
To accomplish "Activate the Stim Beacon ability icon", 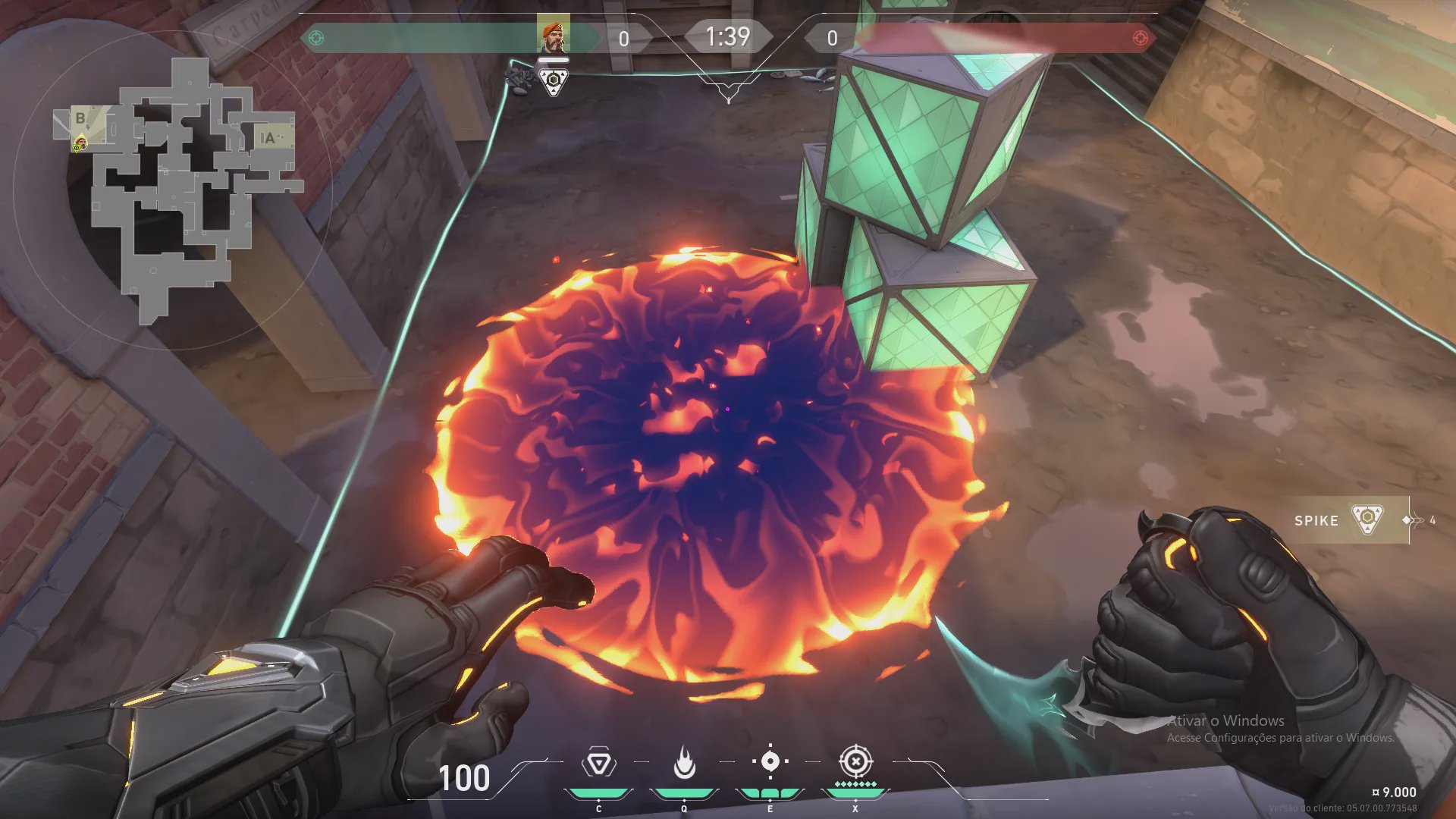I will (x=598, y=763).
